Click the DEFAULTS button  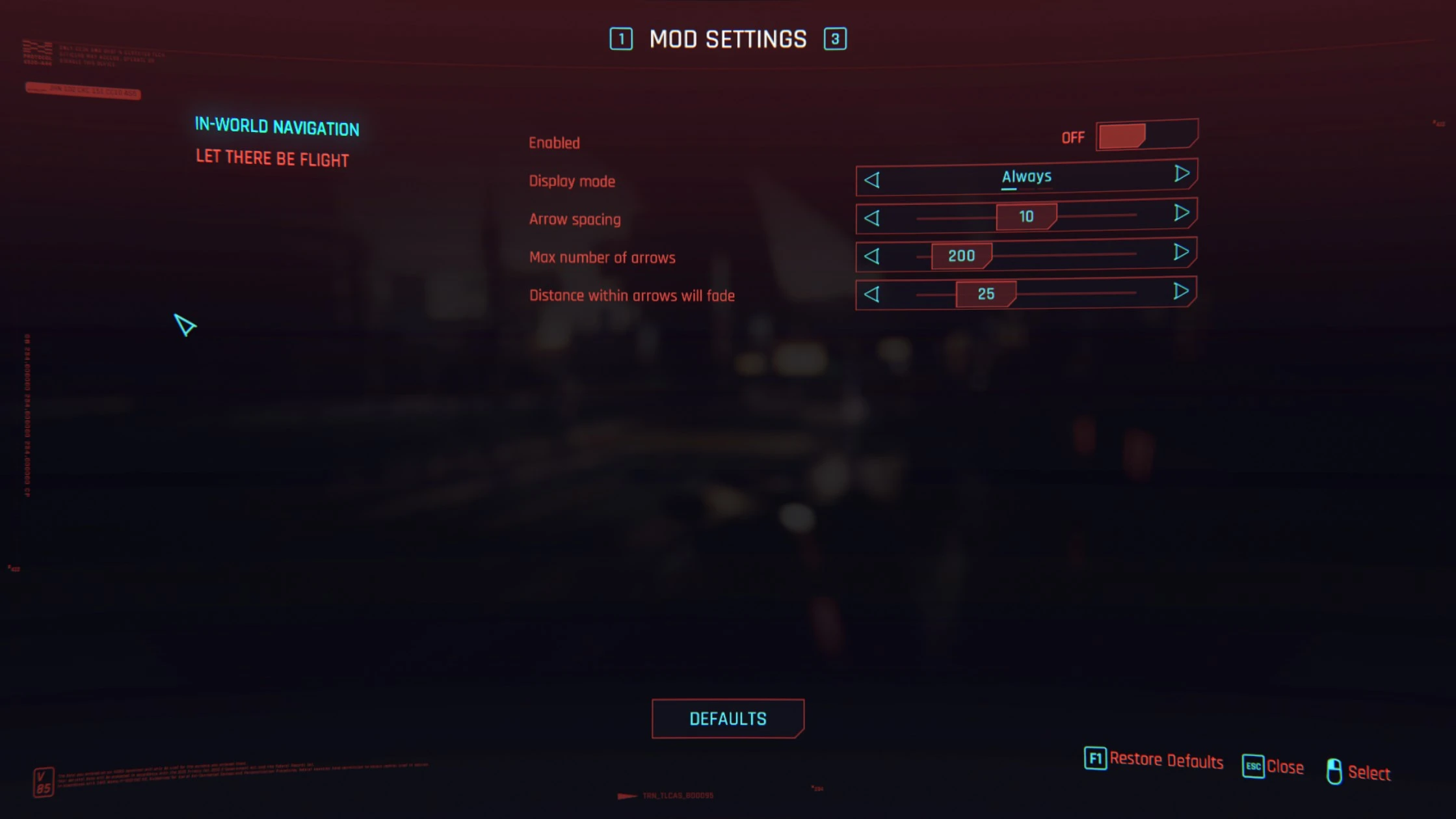pos(728,719)
